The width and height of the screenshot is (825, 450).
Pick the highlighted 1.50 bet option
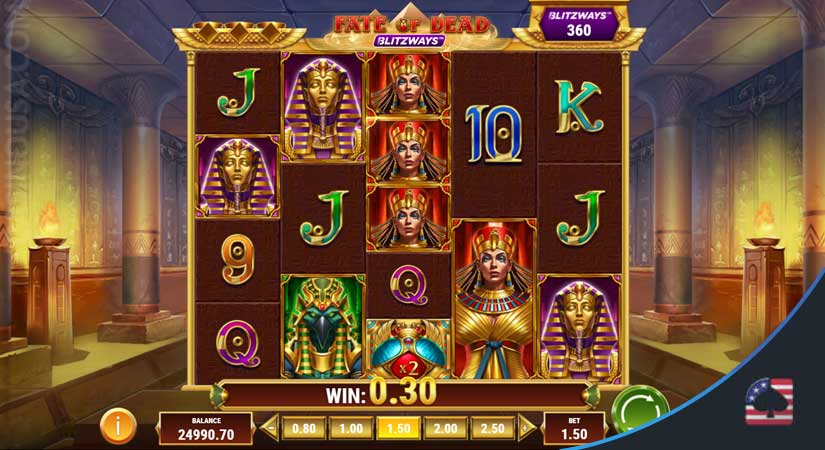(x=397, y=429)
